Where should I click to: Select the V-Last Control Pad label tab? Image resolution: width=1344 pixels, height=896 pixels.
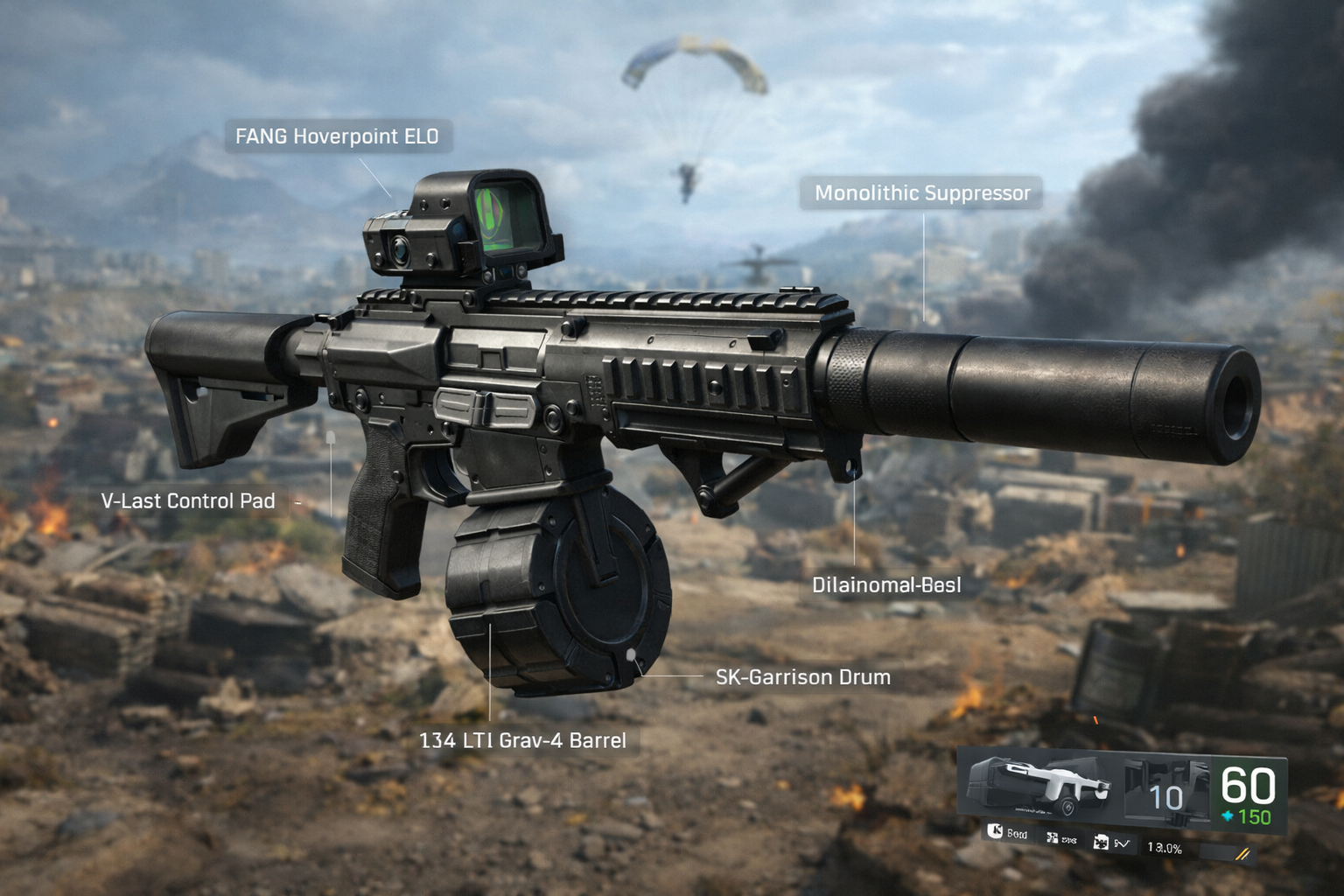tap(189, 500)
